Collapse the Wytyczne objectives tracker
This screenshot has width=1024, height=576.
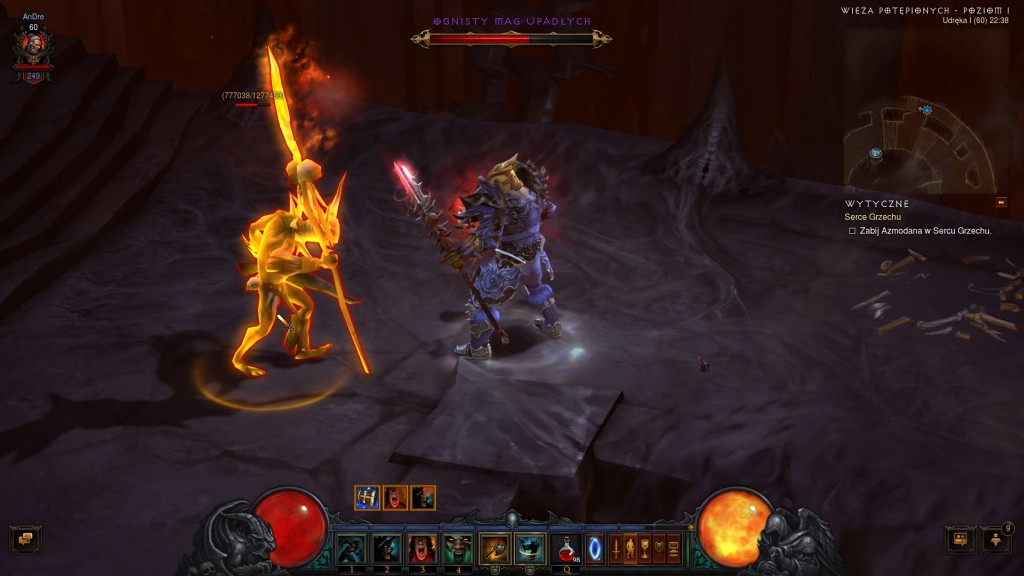click(x=1001, y=202)
